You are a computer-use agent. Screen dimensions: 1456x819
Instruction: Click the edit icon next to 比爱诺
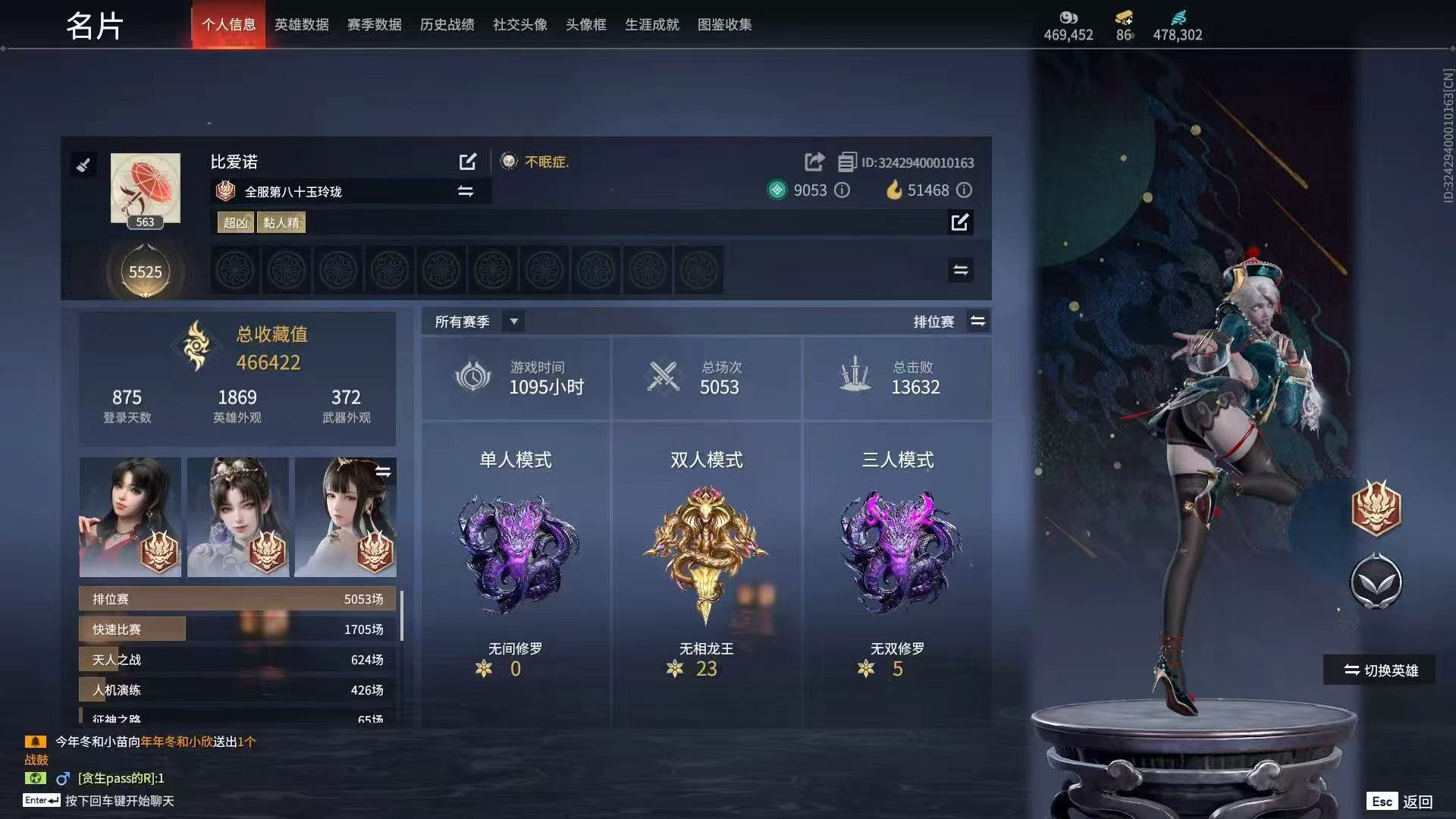tap(468, 162)
